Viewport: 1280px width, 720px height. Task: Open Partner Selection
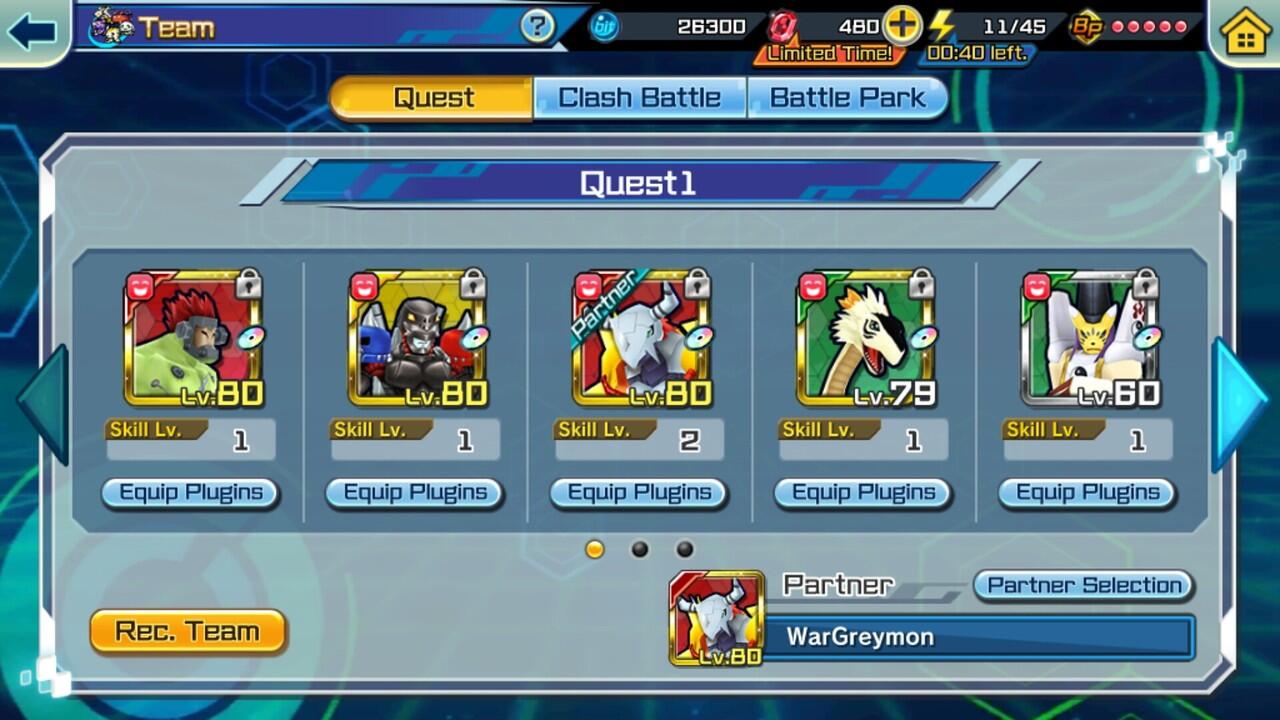1084,585
